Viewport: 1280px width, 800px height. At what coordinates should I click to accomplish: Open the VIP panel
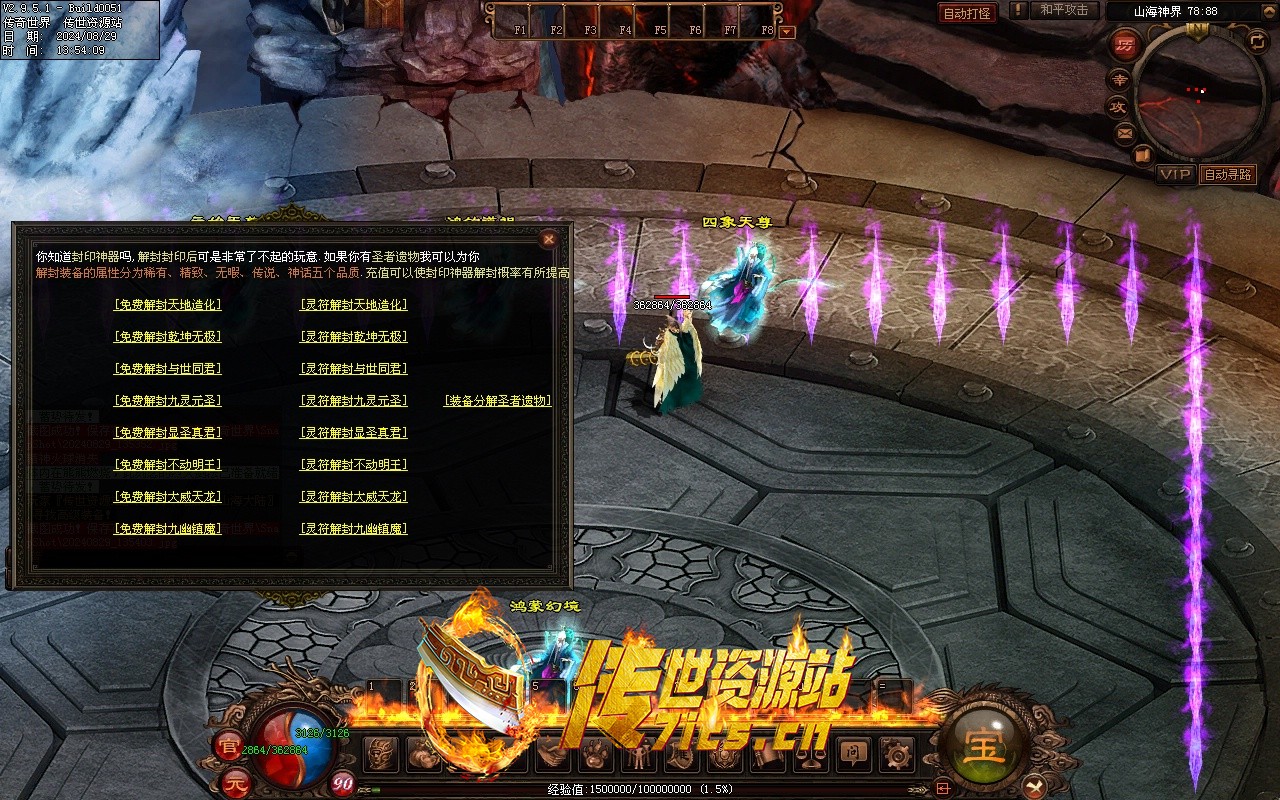click(1175, 174)
